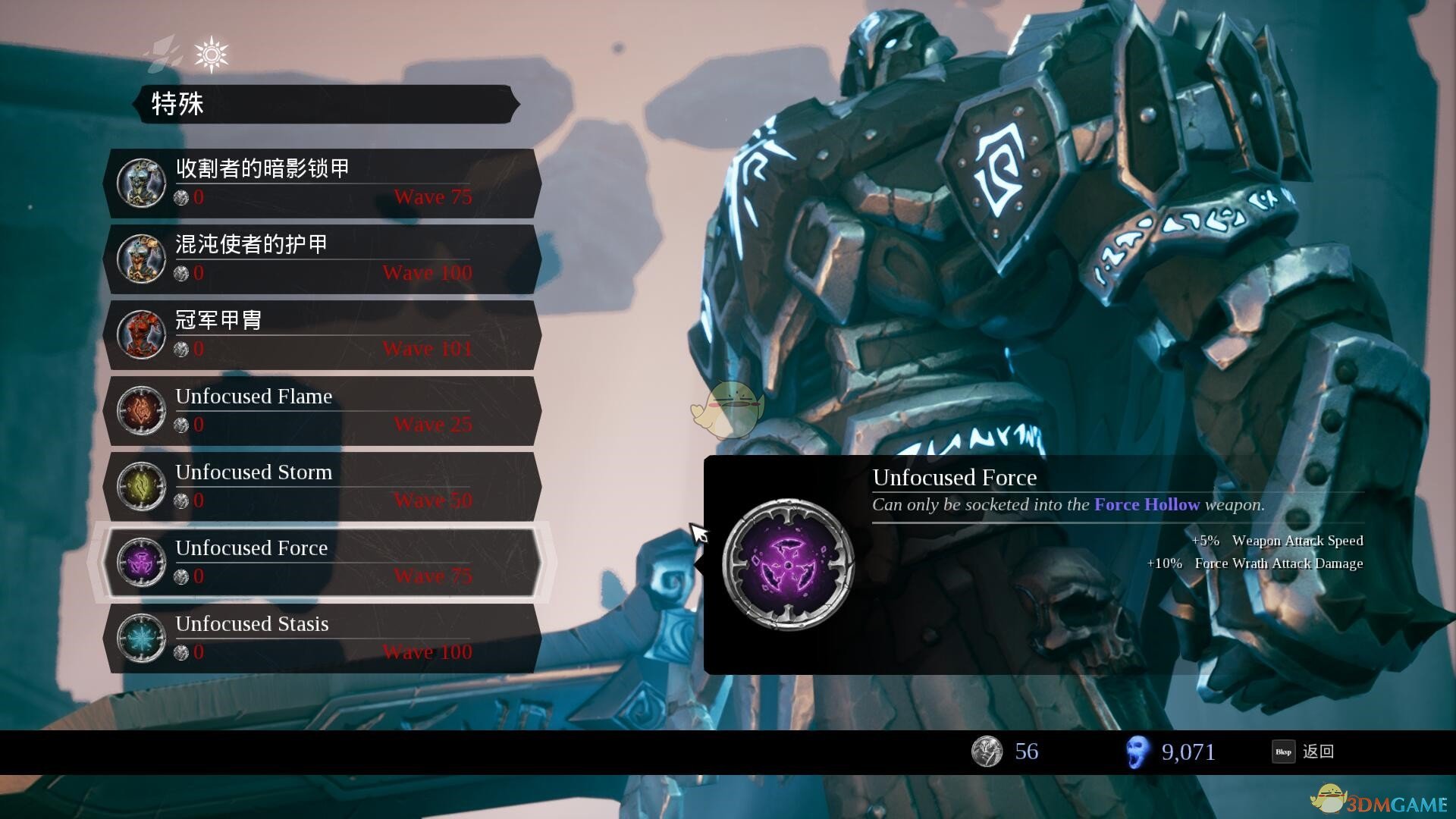
Task: Pick the Unfocused Flame enhancement
Action: pos(322,410)
